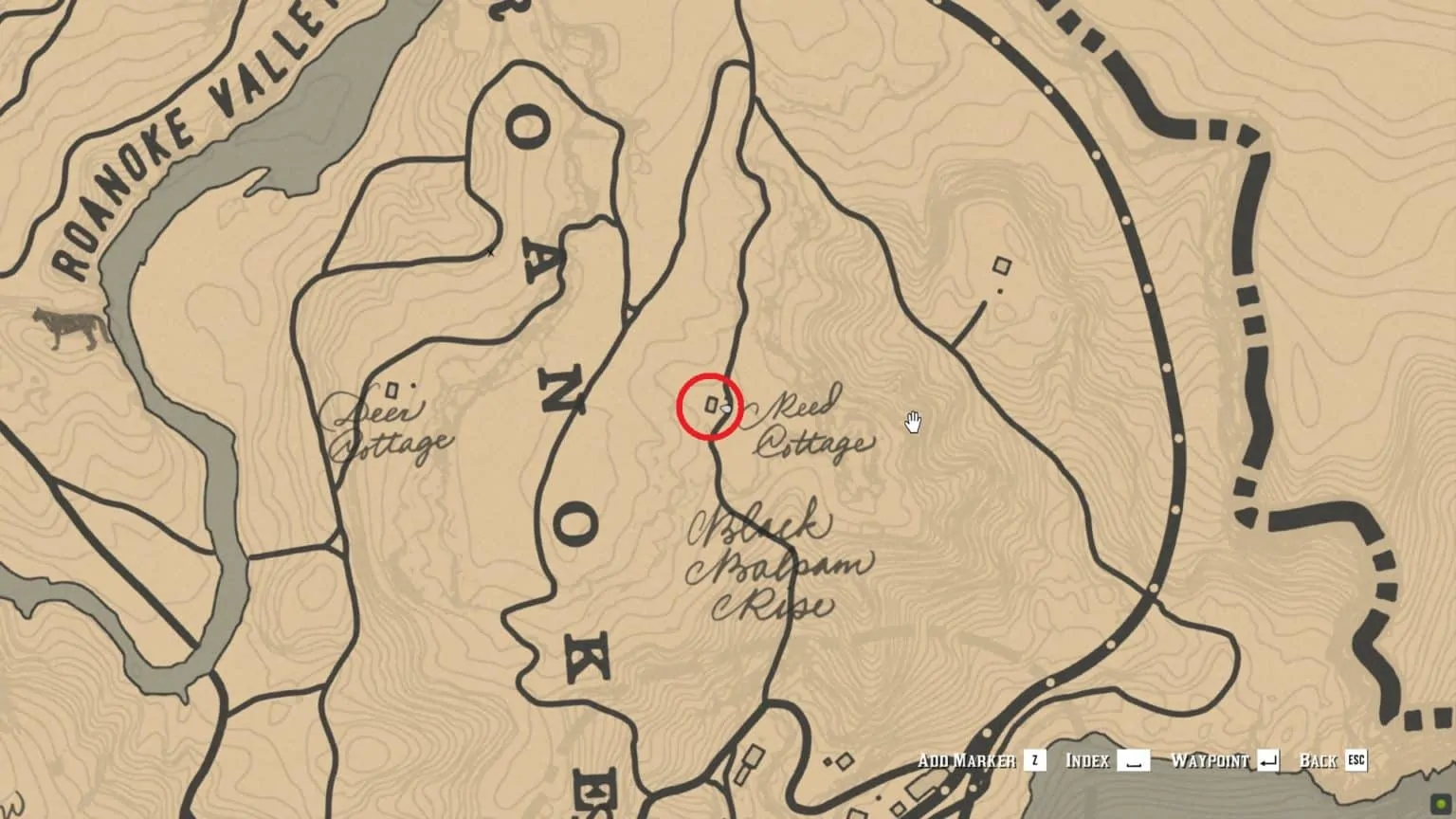Open the Index
The width and height of the screenshot is (1456, 819).
pyautogui.click(x=1088, y=760)
